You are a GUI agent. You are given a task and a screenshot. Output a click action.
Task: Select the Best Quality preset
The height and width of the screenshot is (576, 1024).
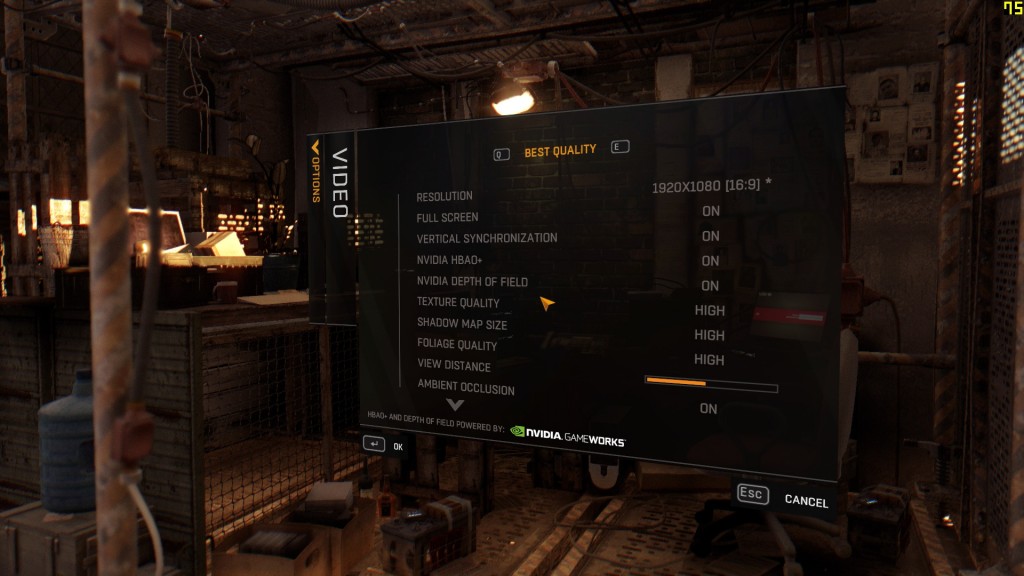click(560, 151)
